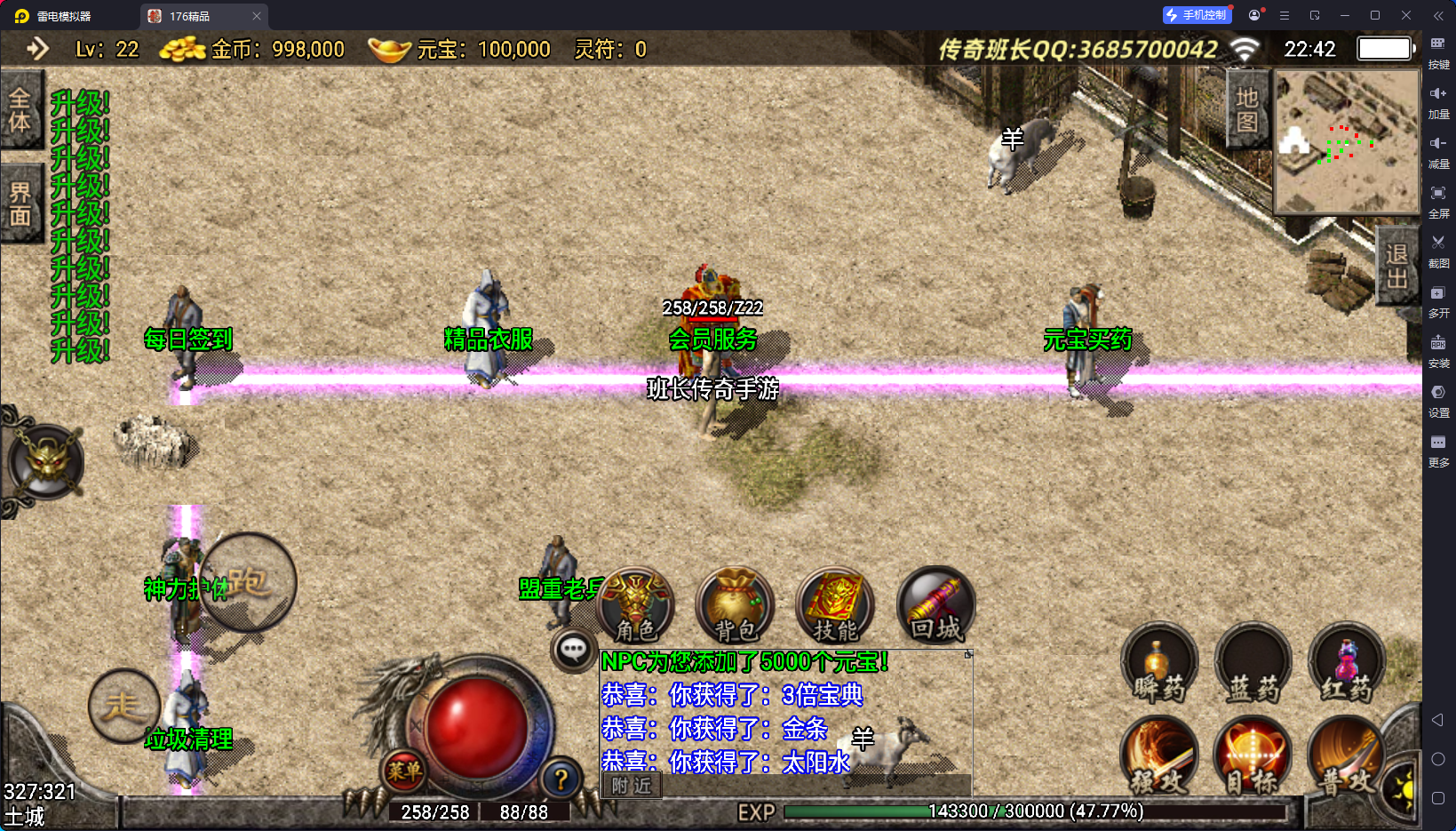The image size is (1456, 831).
Task: Use the 回城 return-to-town scroll
Action: coord(936,606)
